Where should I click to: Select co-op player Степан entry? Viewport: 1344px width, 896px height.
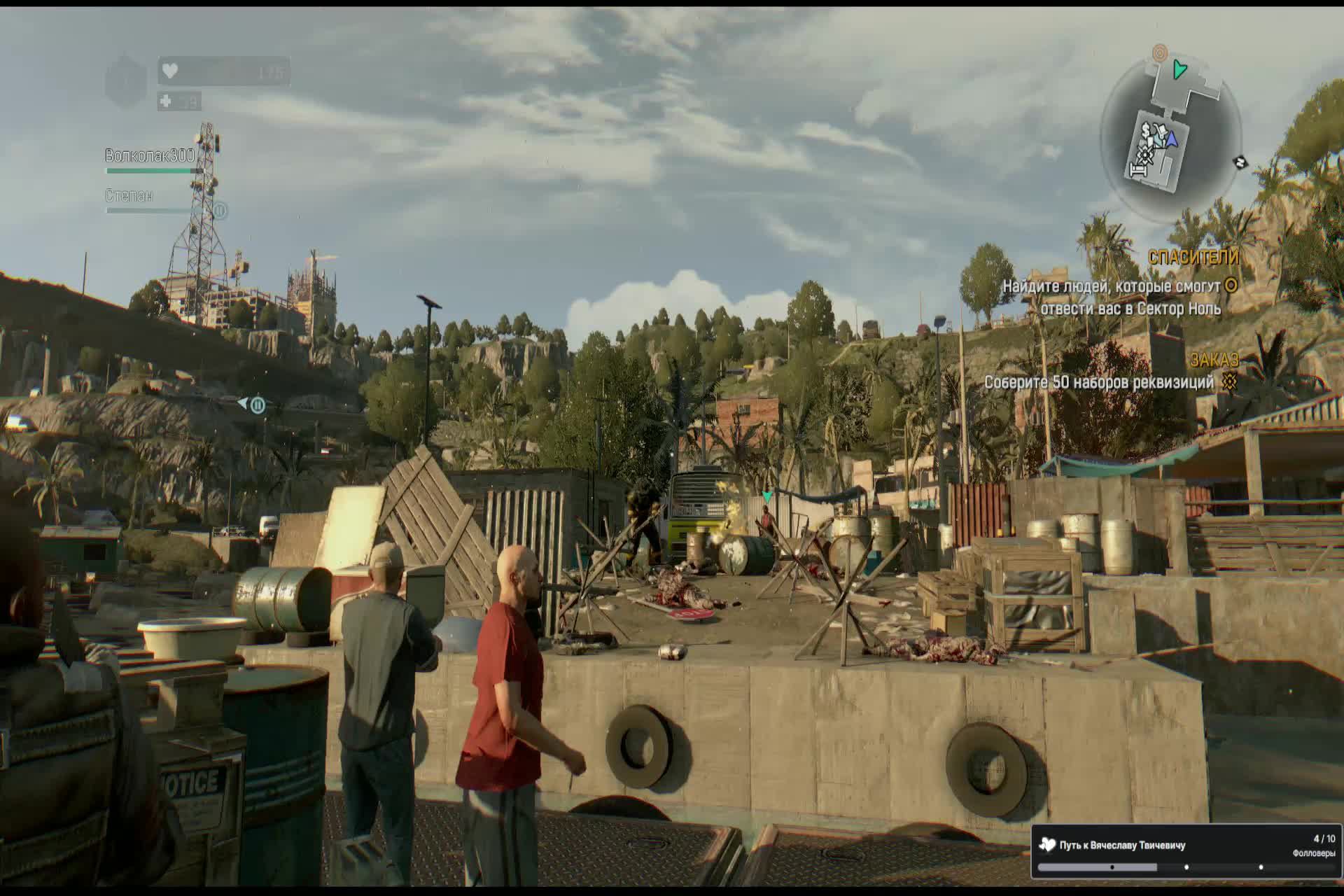pyautogui.click(x=129, y=195)
